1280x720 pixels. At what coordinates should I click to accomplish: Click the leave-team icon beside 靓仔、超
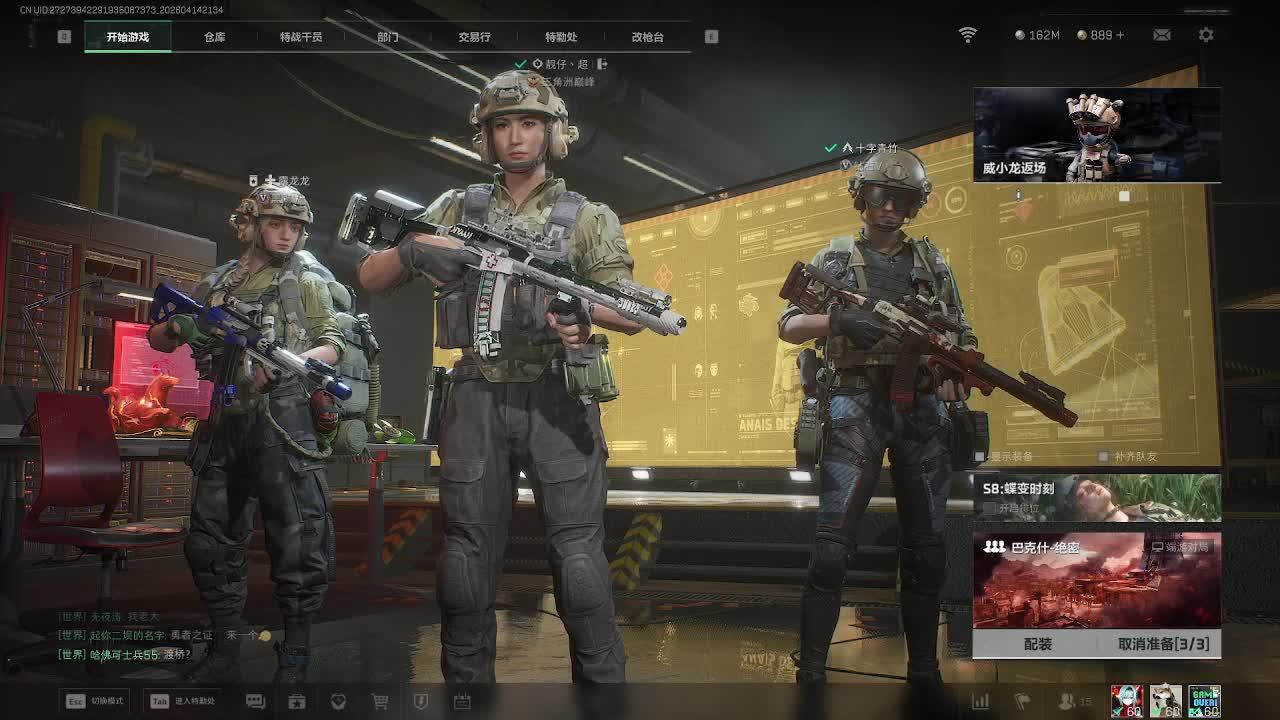[x=602, y=64]
